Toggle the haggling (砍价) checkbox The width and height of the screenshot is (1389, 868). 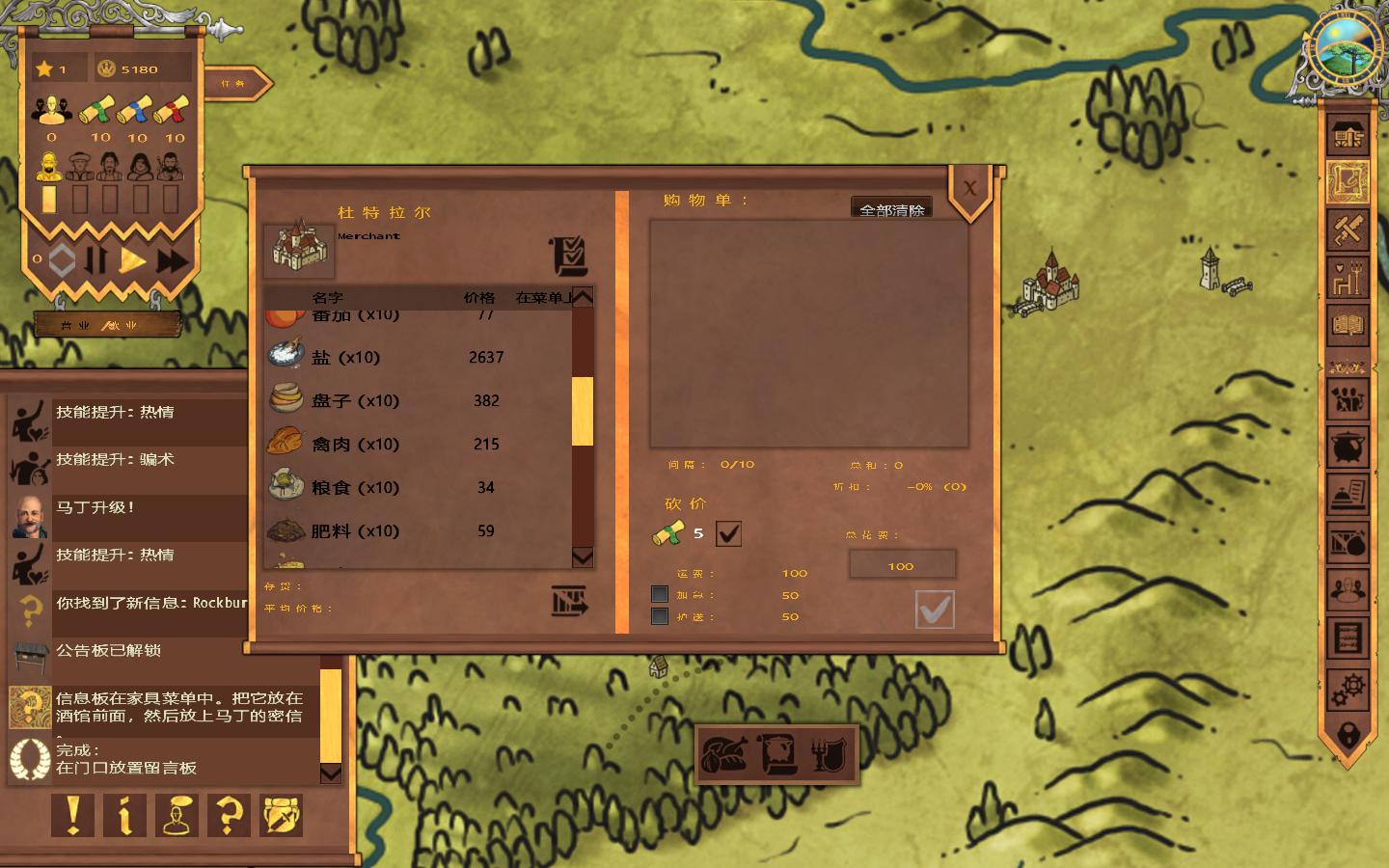tap(728, 533)
